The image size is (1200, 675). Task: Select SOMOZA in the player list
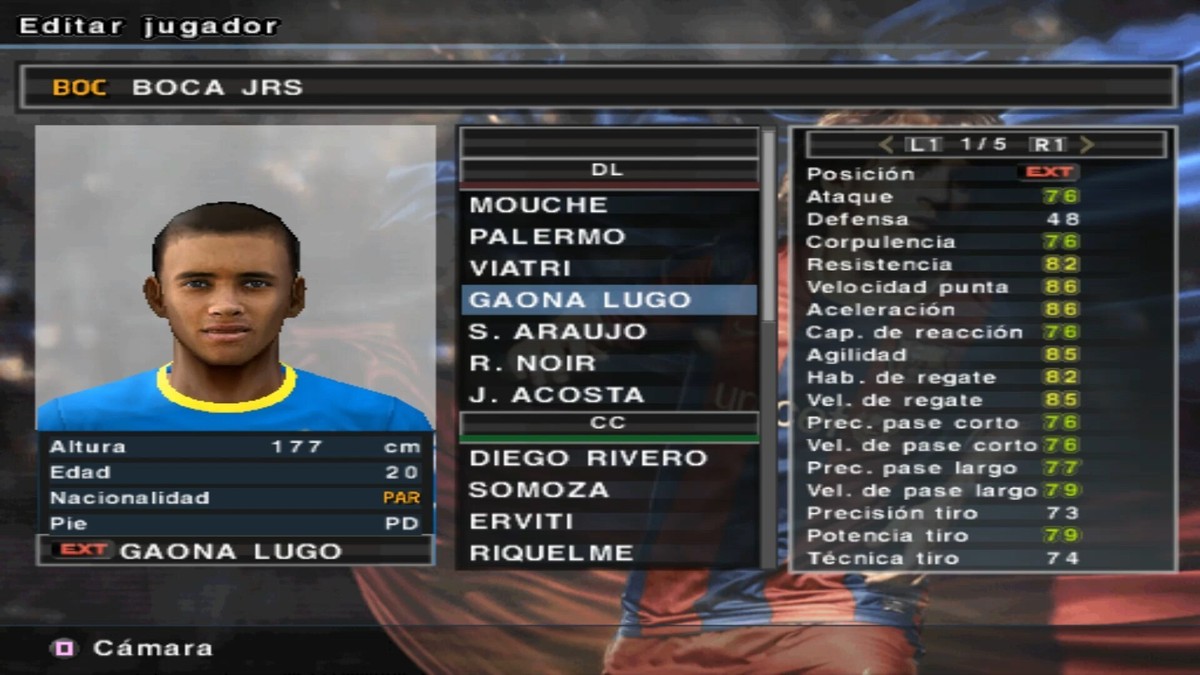539,490
